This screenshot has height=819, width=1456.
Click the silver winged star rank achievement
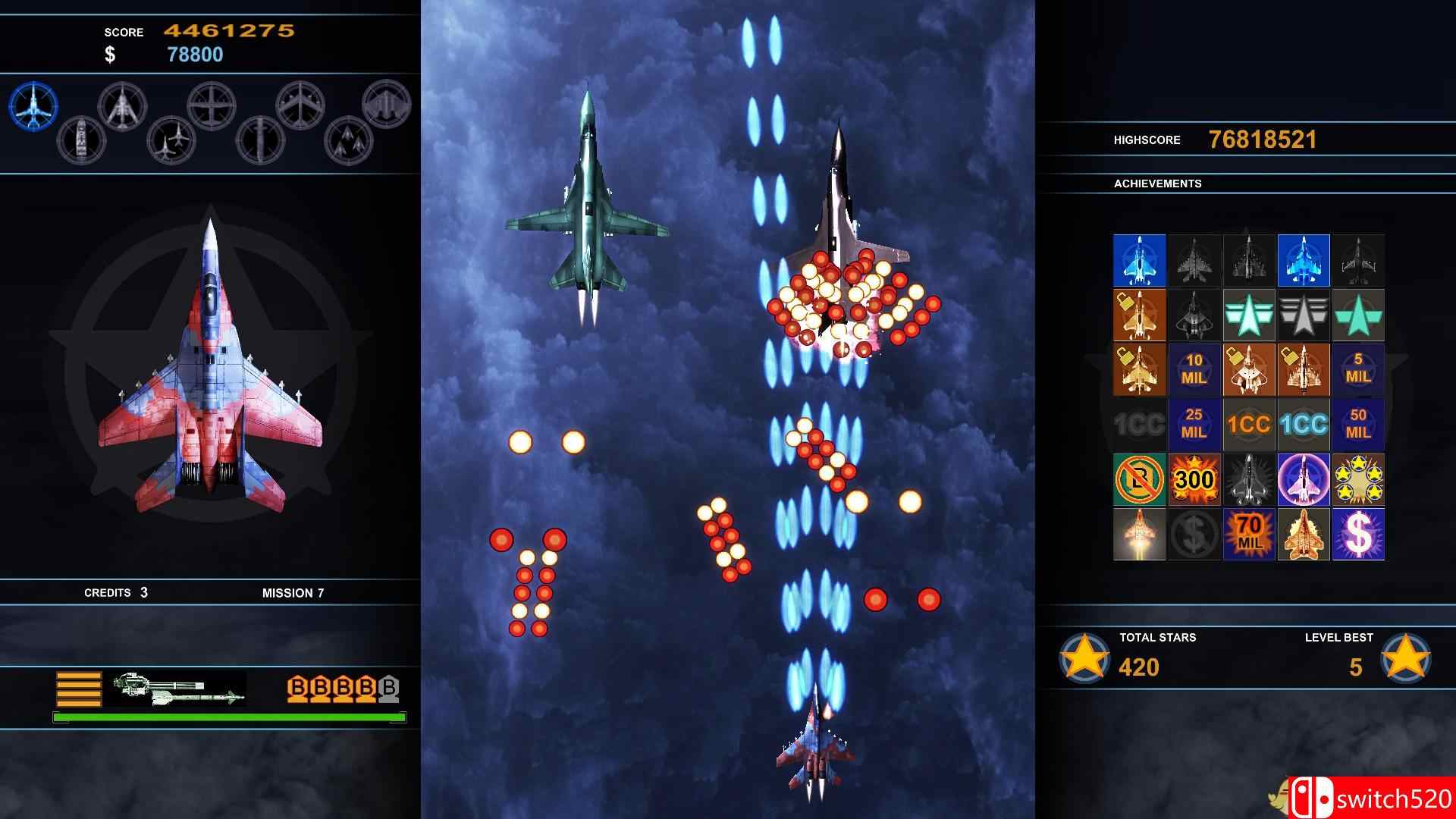(x=1304, y=315)
